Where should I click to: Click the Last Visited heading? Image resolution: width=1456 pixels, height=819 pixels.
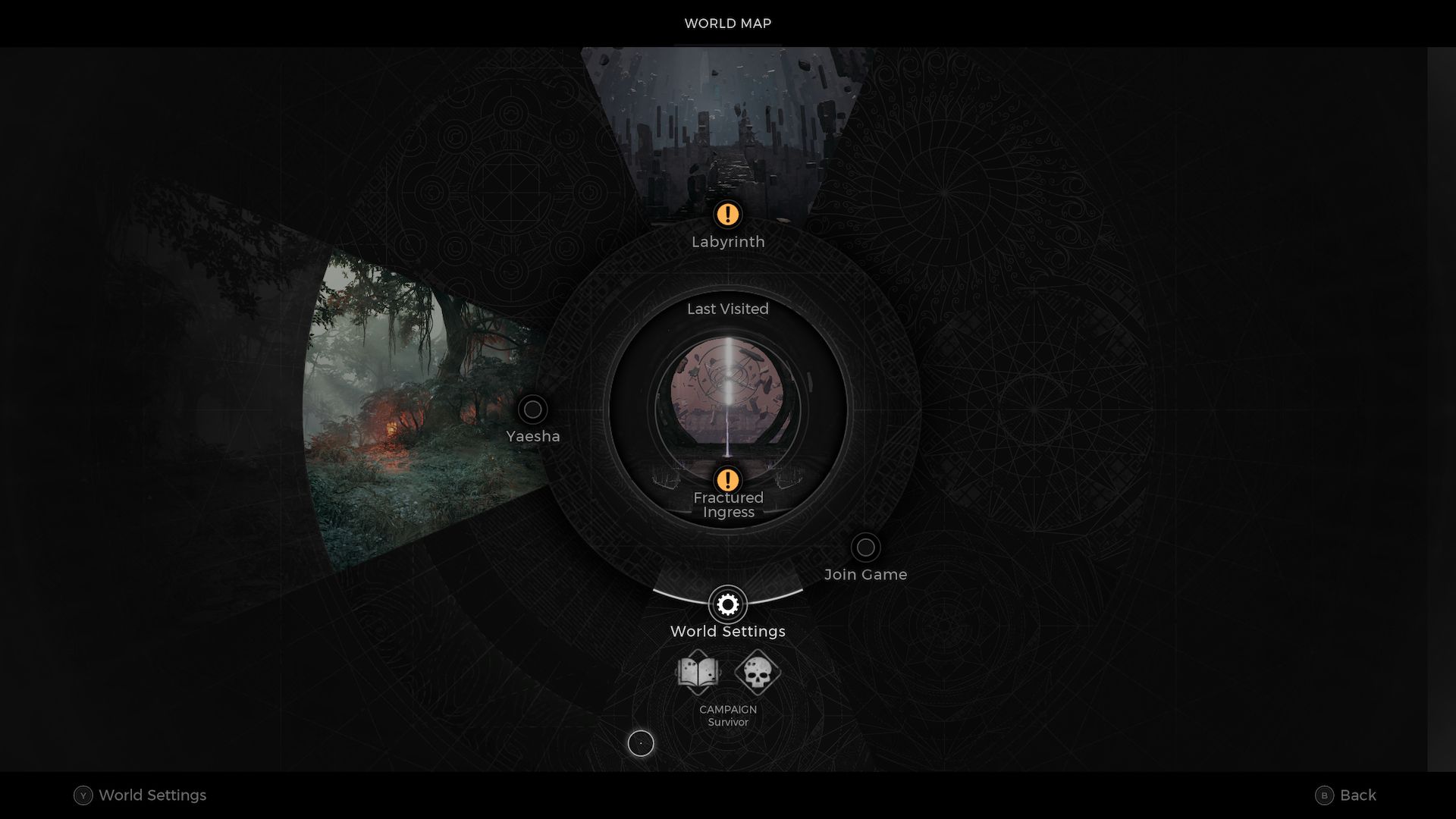coord(727,309)
